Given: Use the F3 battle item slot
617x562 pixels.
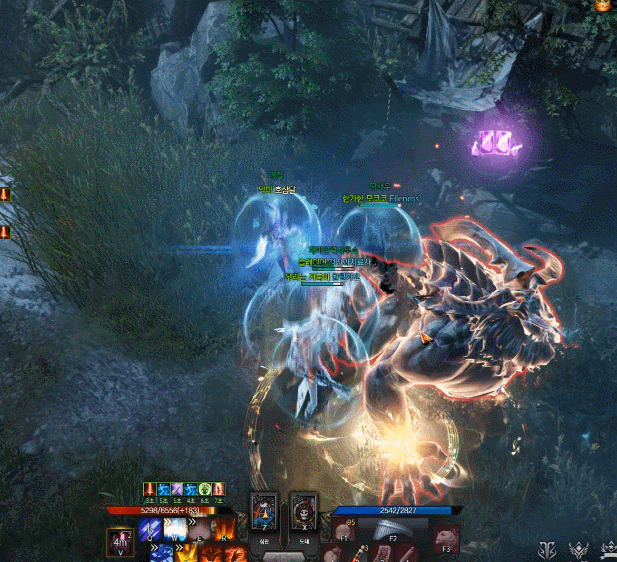Looking at the screenshot, I should pos(444,534).
